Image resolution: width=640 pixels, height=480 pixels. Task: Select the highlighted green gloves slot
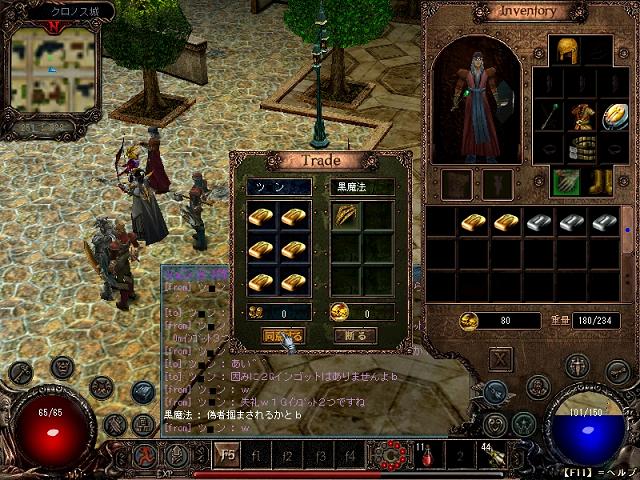[567, 182]
